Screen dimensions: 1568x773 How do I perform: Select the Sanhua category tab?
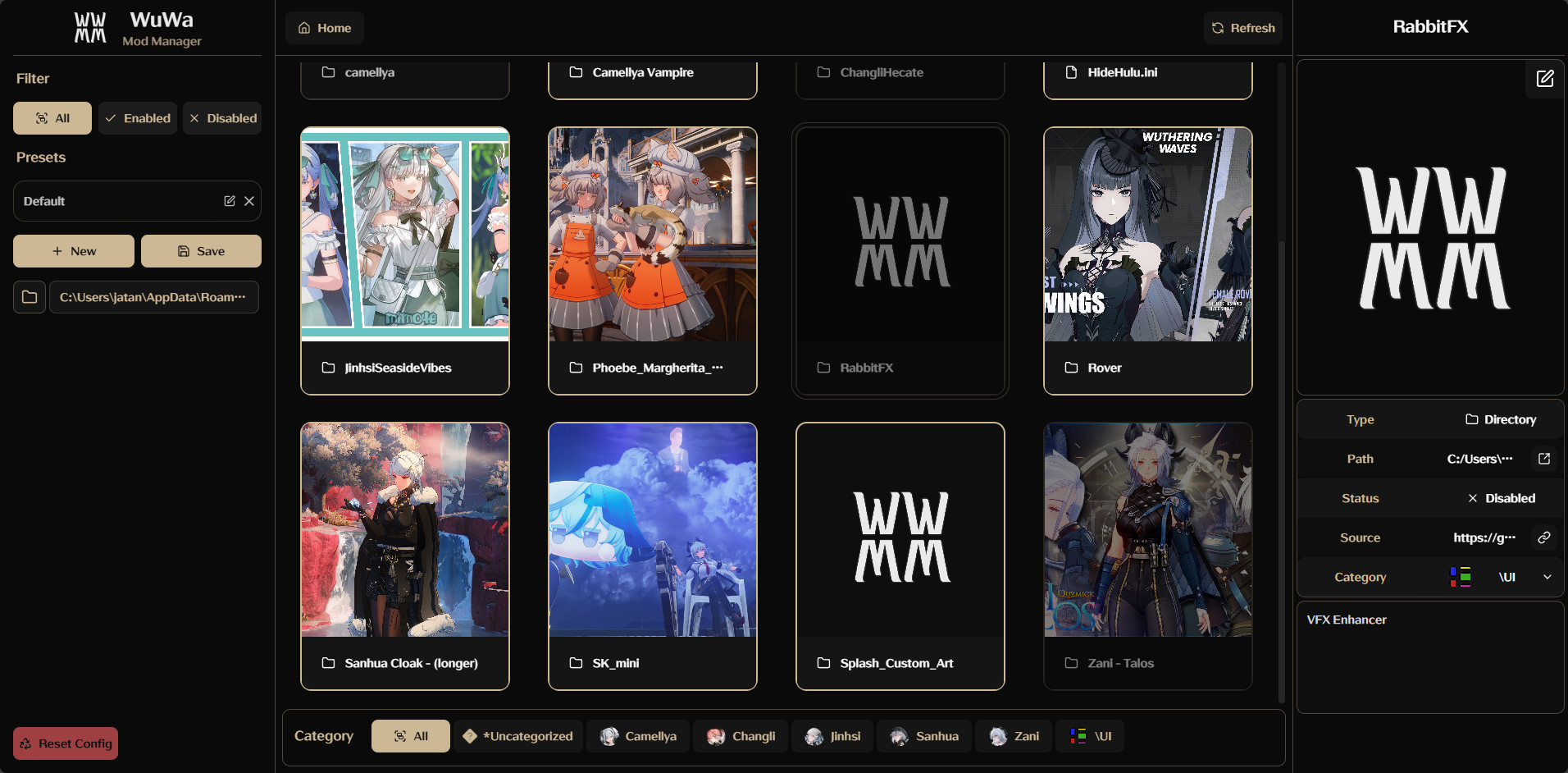[923, 736]
